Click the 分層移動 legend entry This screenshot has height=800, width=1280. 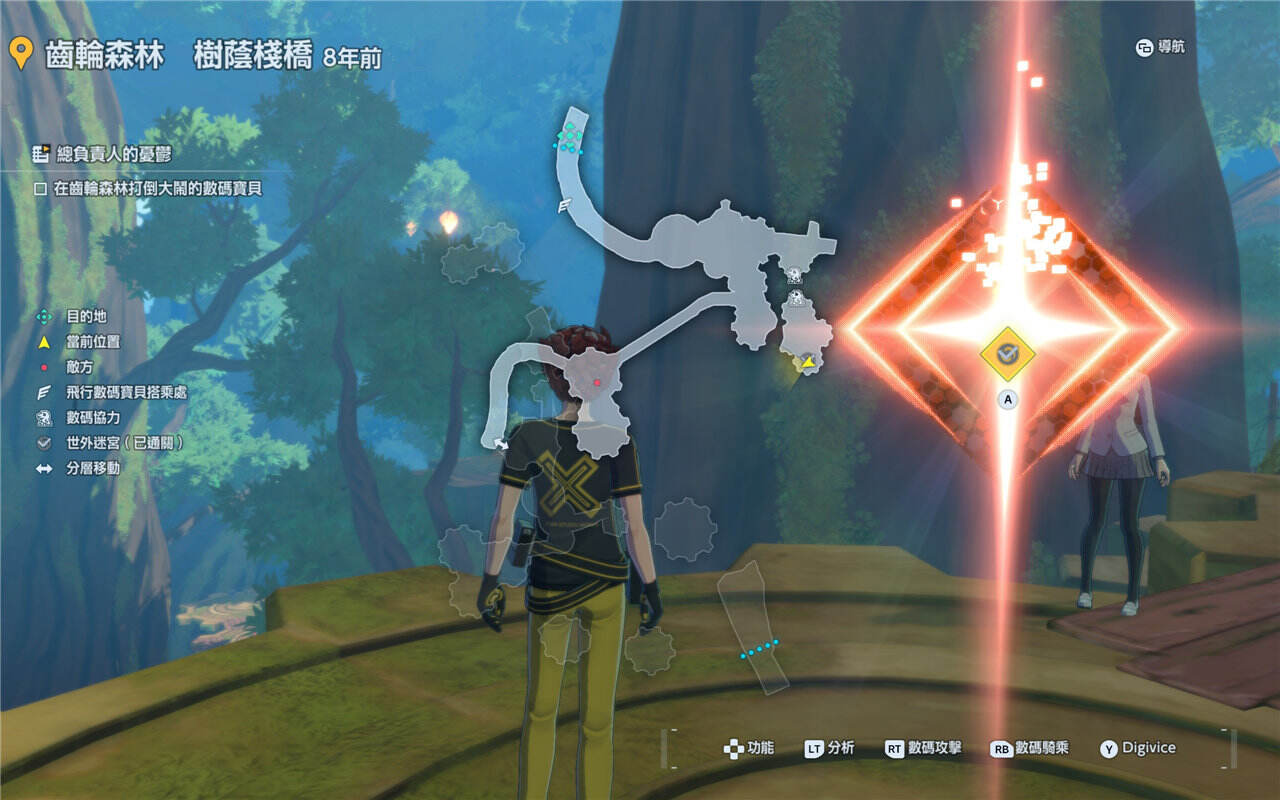click(x=93, y=467)
